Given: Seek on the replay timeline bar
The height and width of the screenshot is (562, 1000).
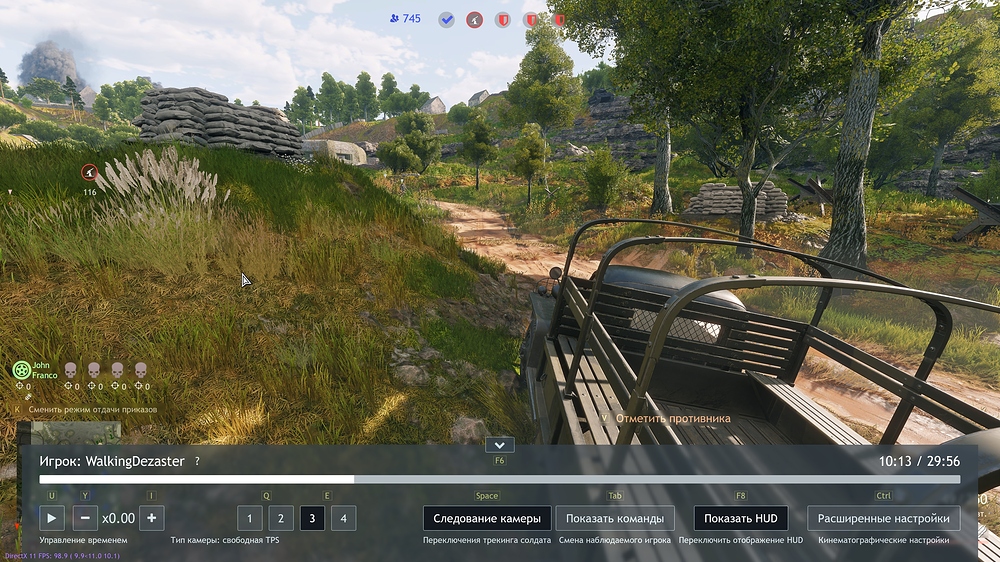Looking at the screenshot, I should pos(500,480).
